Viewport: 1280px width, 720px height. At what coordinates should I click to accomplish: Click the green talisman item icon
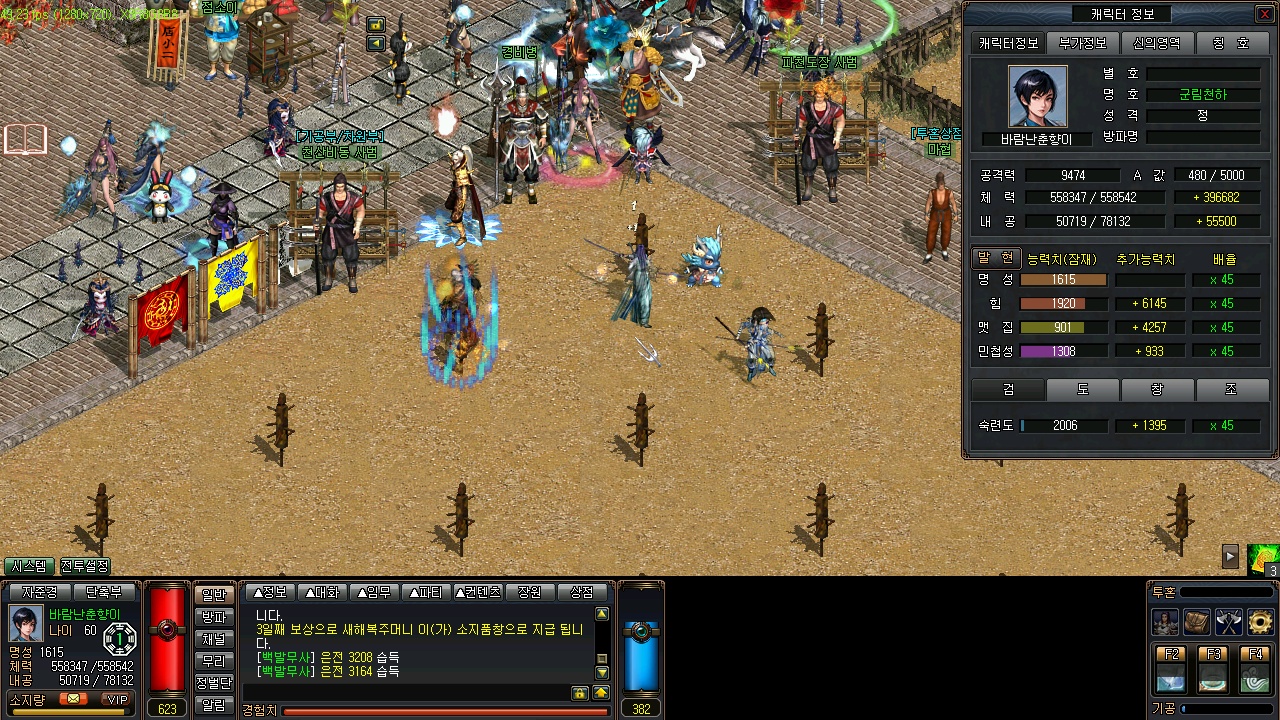click(x=1263, y=558)
